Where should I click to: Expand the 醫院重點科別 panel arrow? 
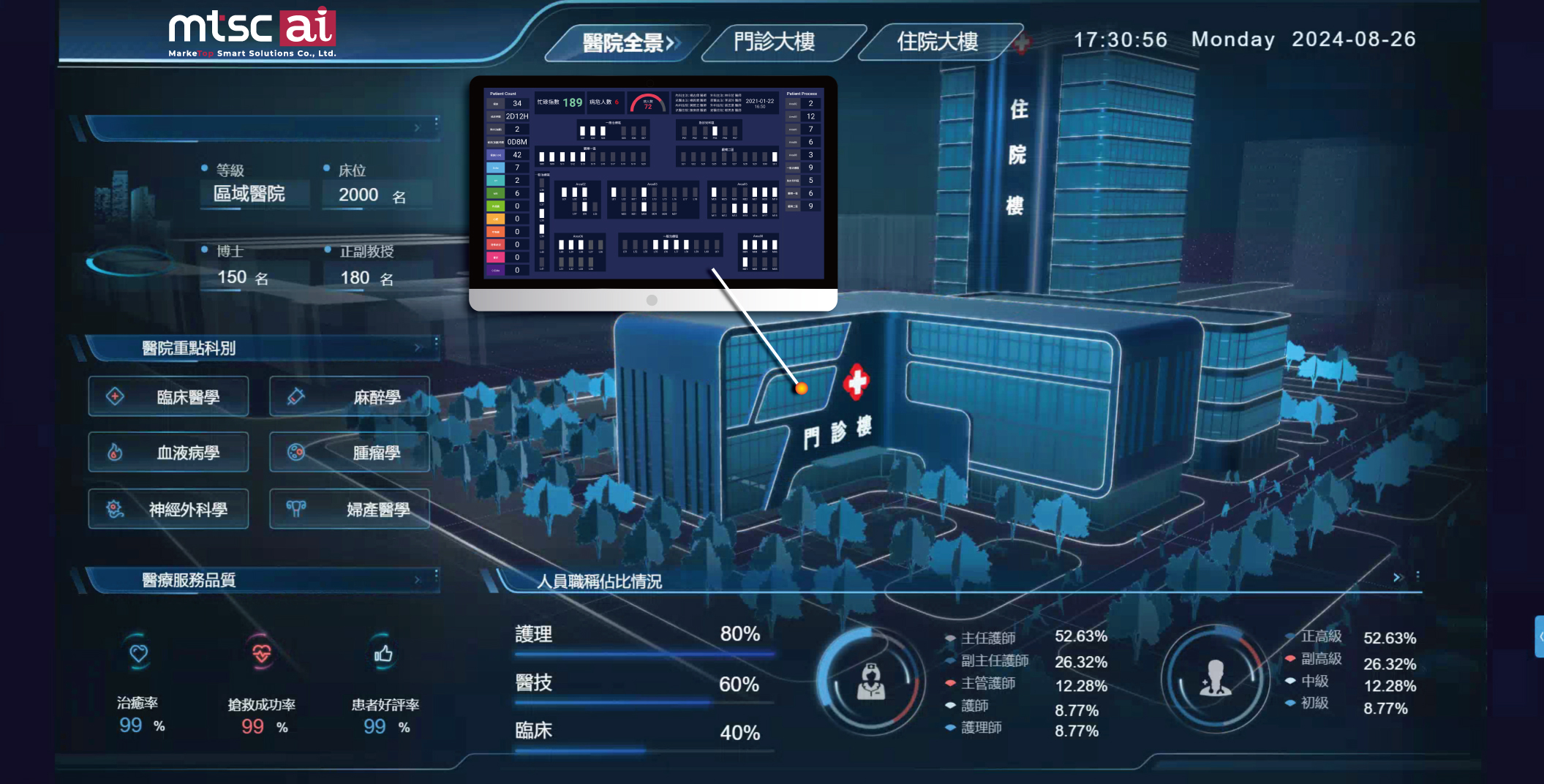[418, 348]
